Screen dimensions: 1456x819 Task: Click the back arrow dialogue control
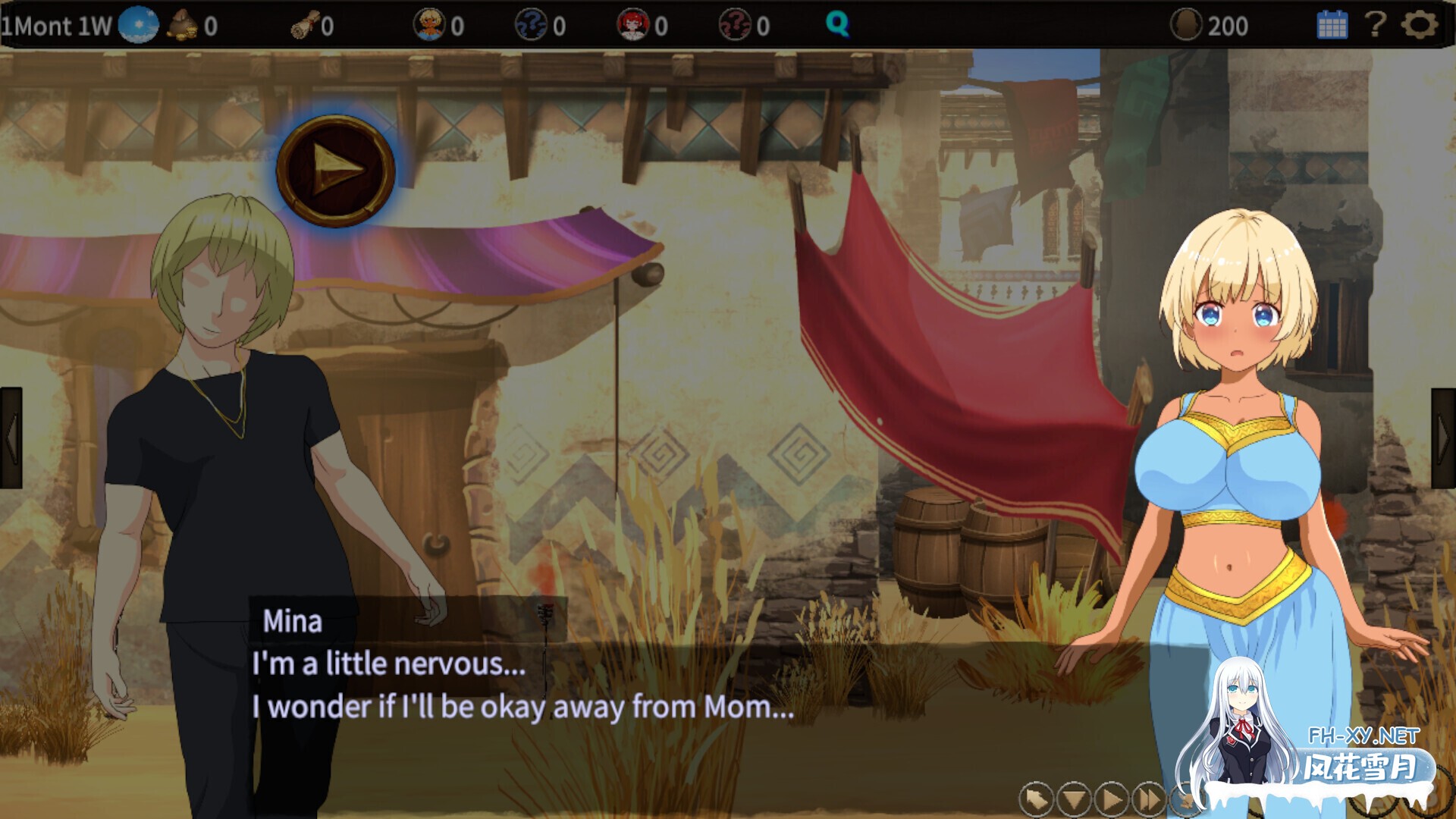pyautogui.click(x=1036, y=798)
